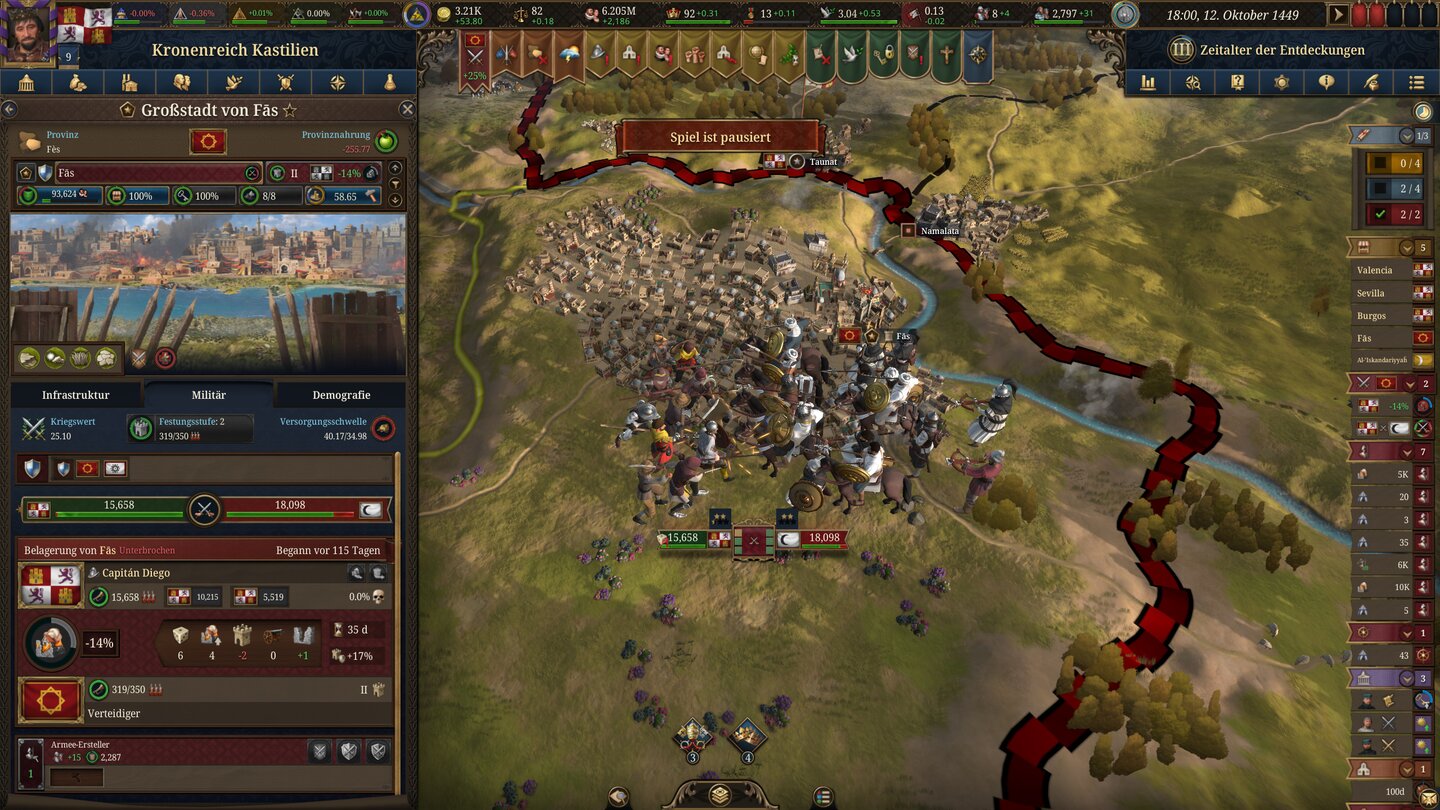
Task: Unpause the game with the play arrow
Action: point(1337,15)
